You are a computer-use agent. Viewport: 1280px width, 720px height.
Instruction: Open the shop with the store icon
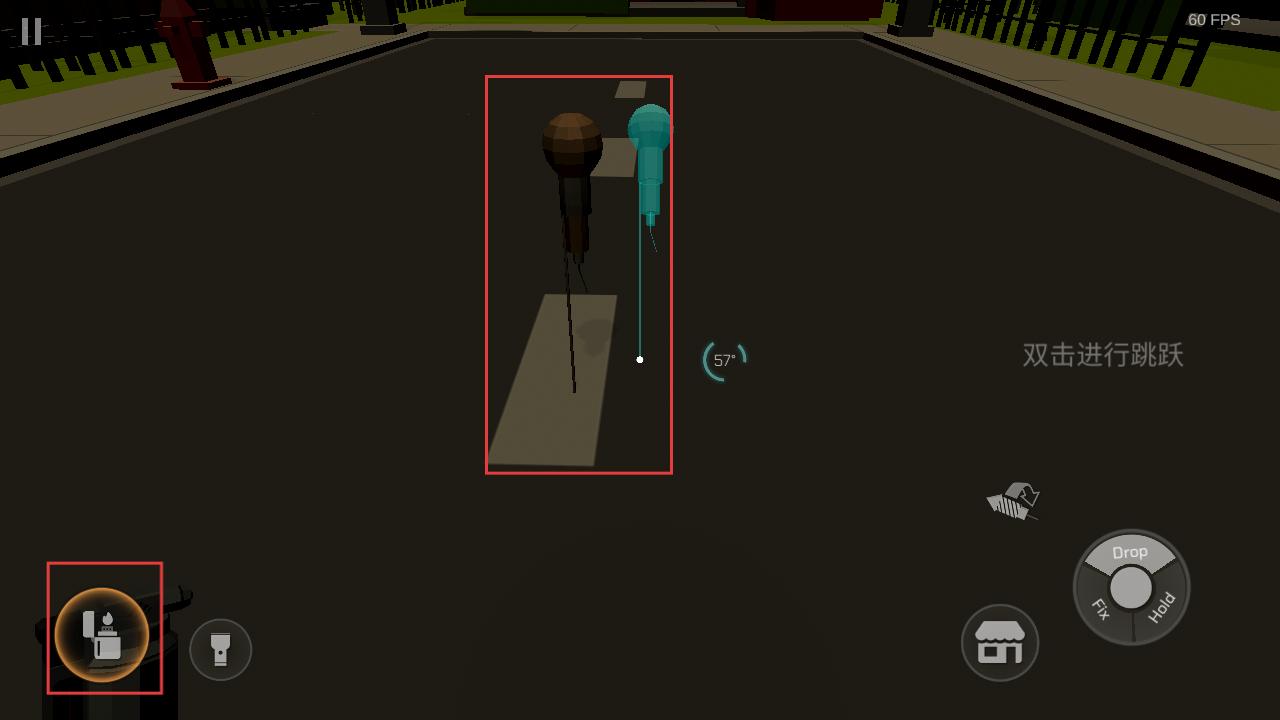[x=999, y=642]
